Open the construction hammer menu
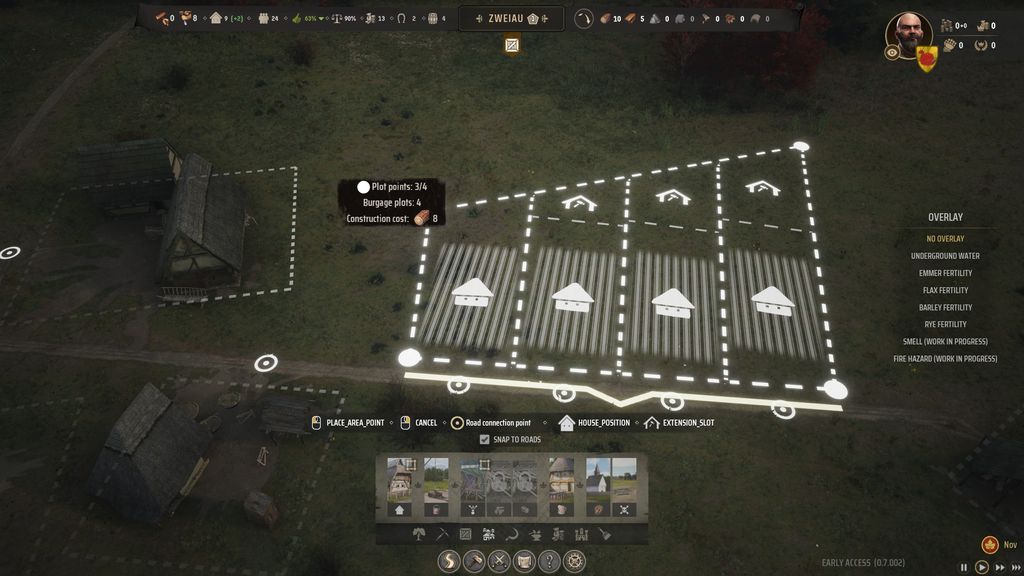 (475, 561)
